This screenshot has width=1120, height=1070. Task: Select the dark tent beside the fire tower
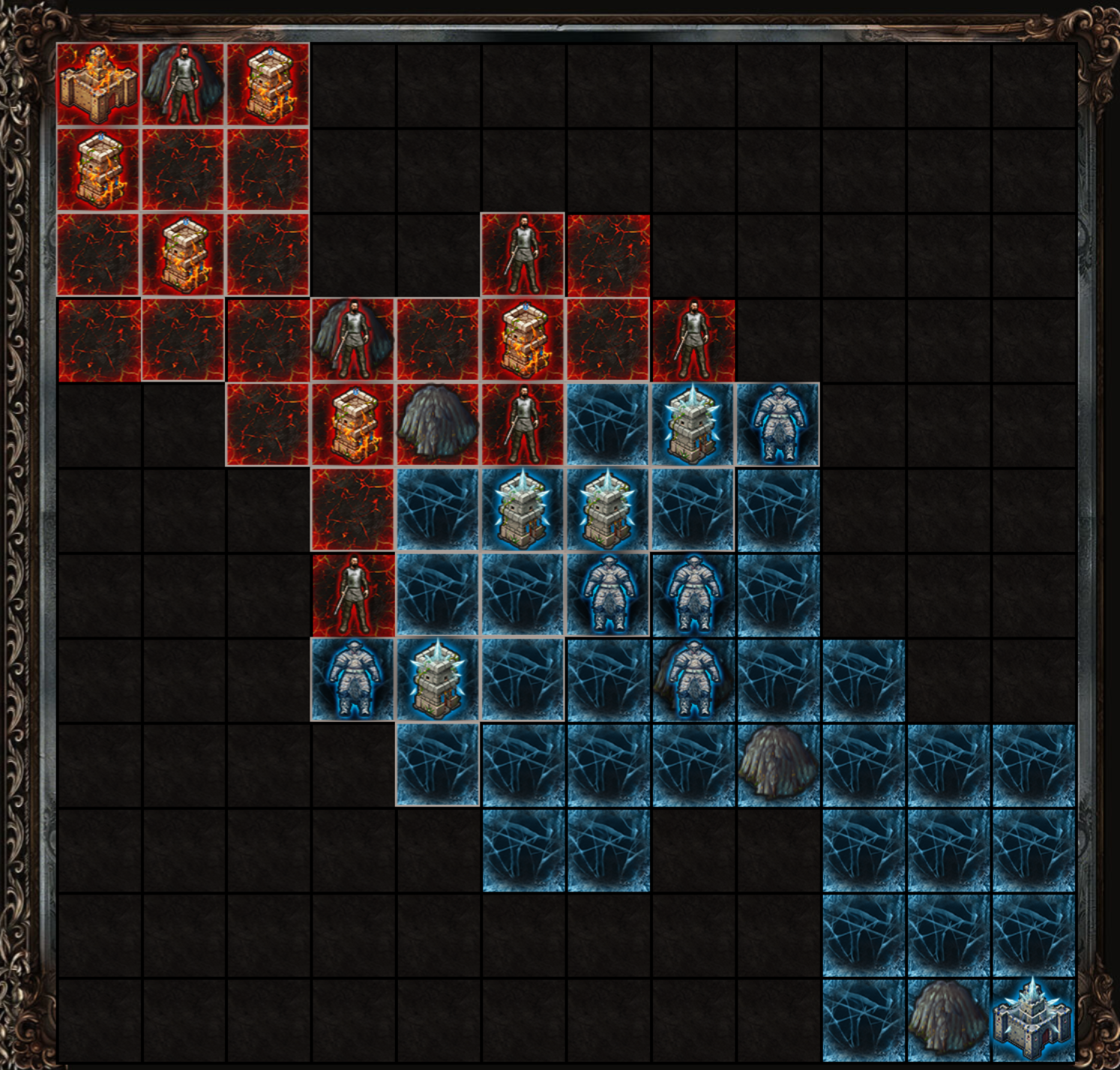(439, 425)
